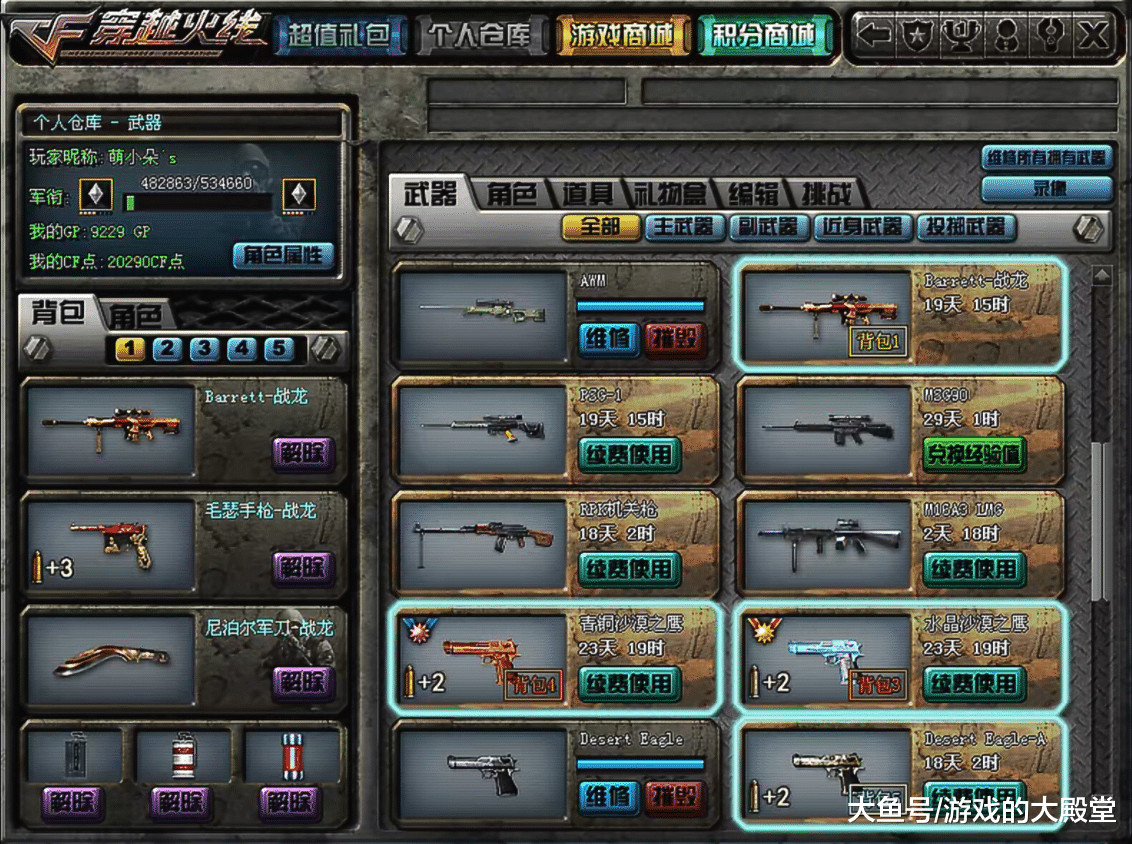Viewport: 1132px width, 844px height.
Task: Open the 游戏商城 game shop
Action: point(622,36)
